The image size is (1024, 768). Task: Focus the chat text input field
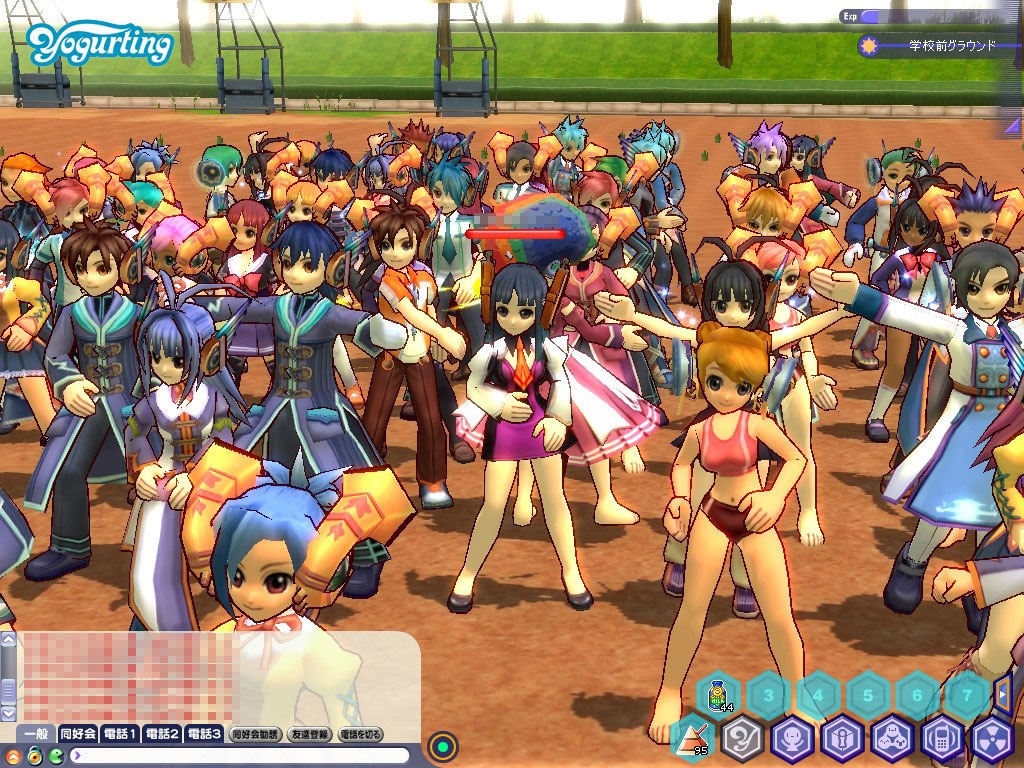pos(240,755)
